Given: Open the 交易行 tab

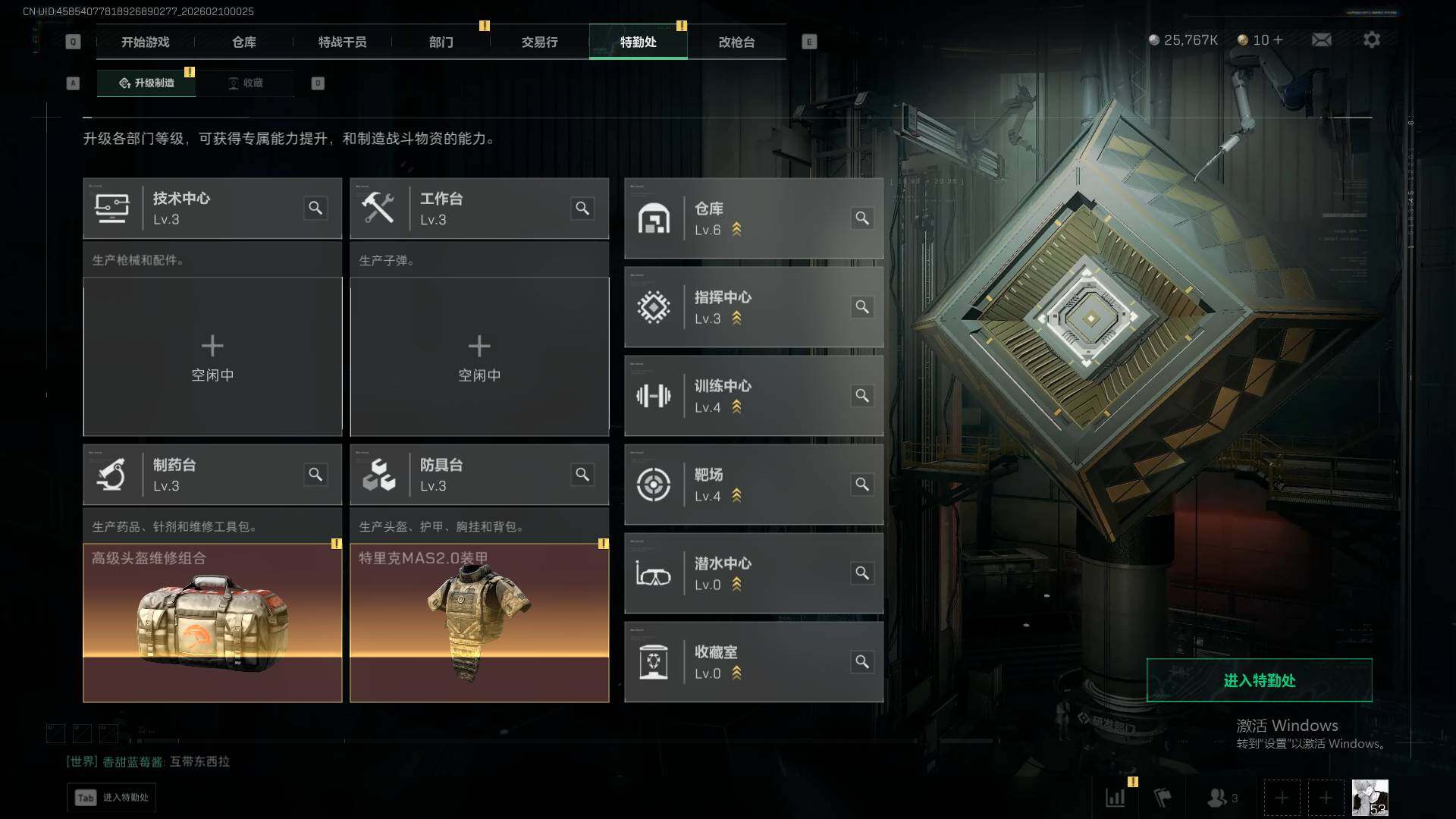Looking at the screenshot, I should point(539,42).
